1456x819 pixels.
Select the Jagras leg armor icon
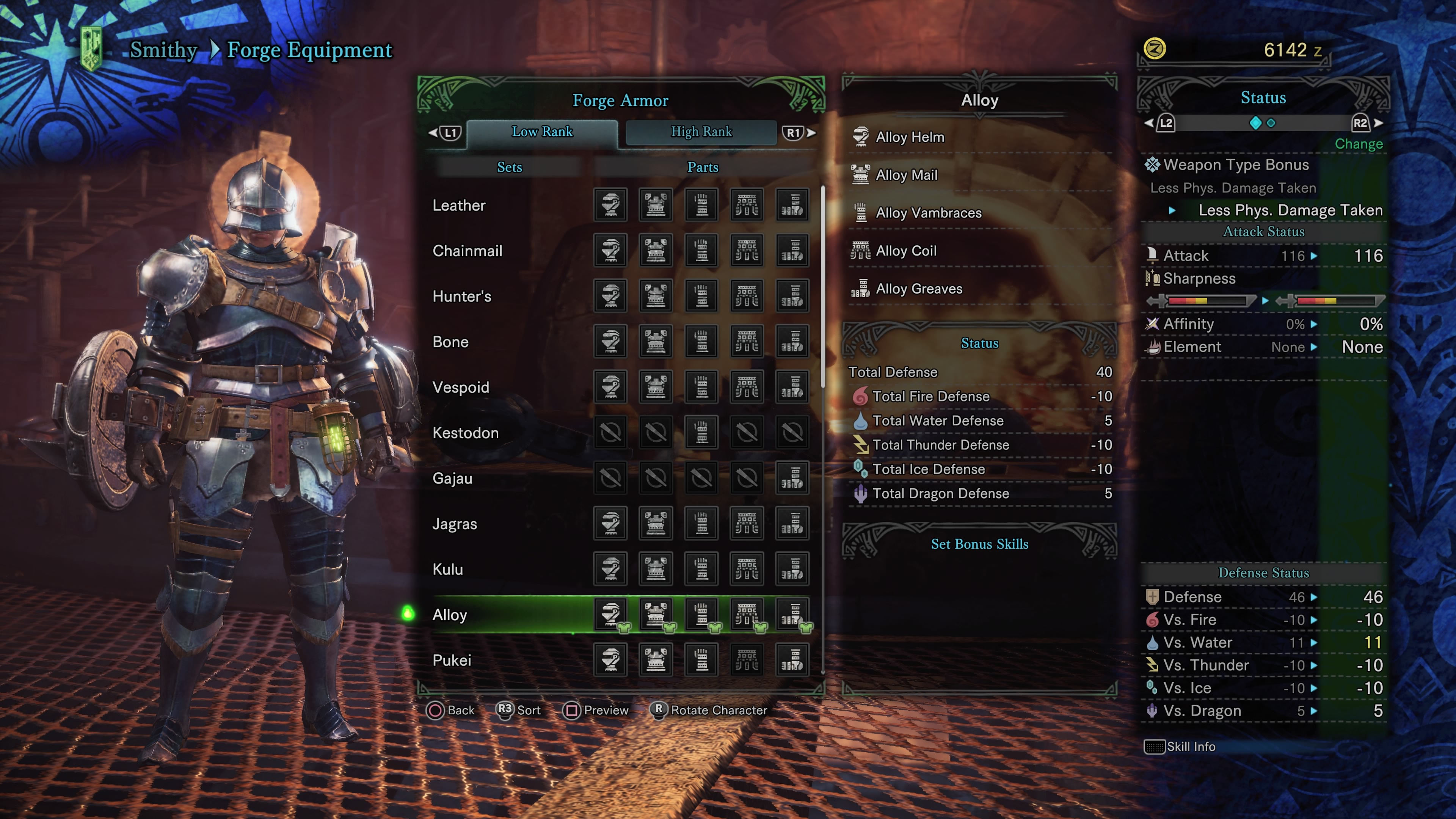click(792, 524)
